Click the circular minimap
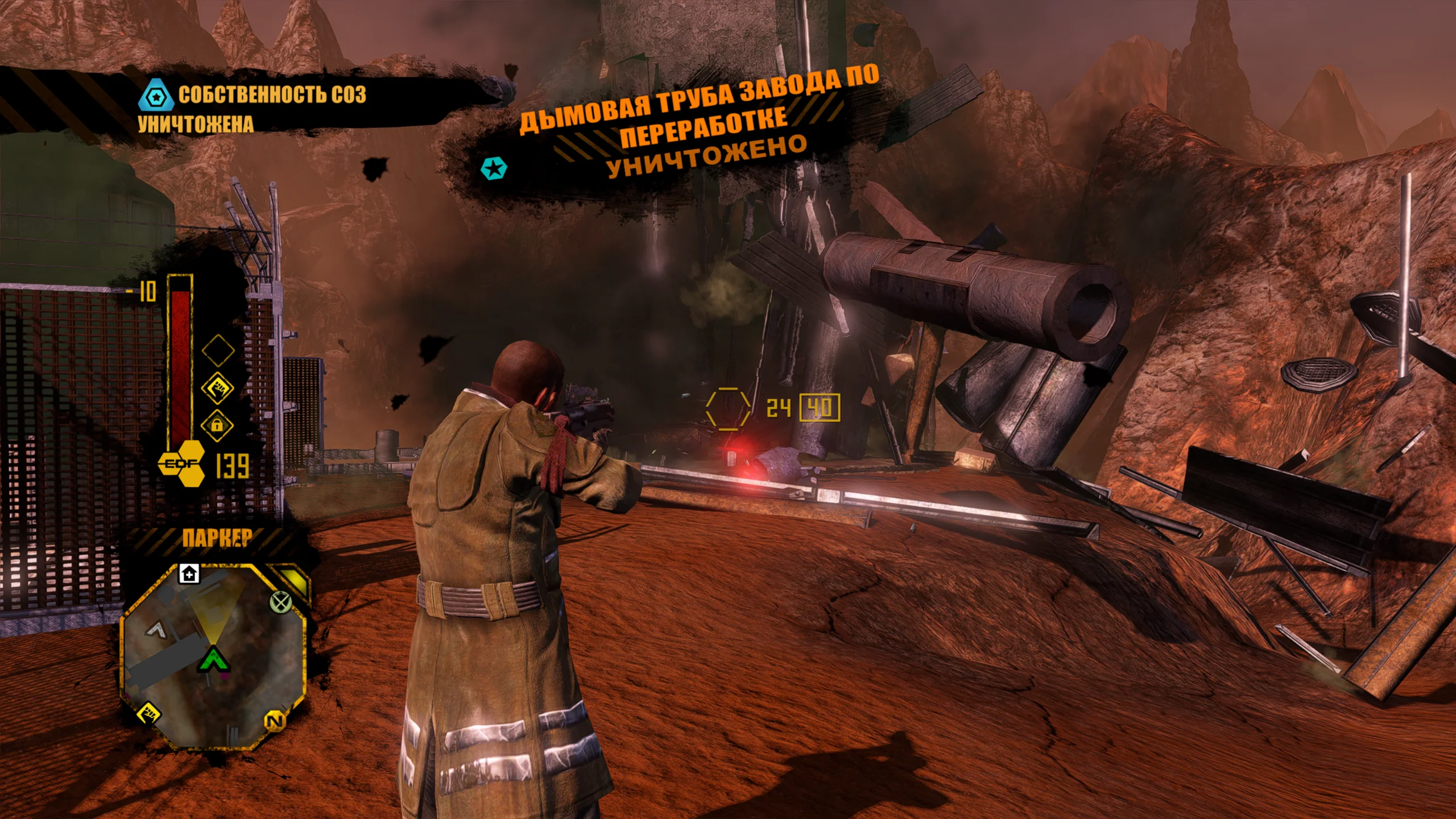 click(x=213, y=655)
